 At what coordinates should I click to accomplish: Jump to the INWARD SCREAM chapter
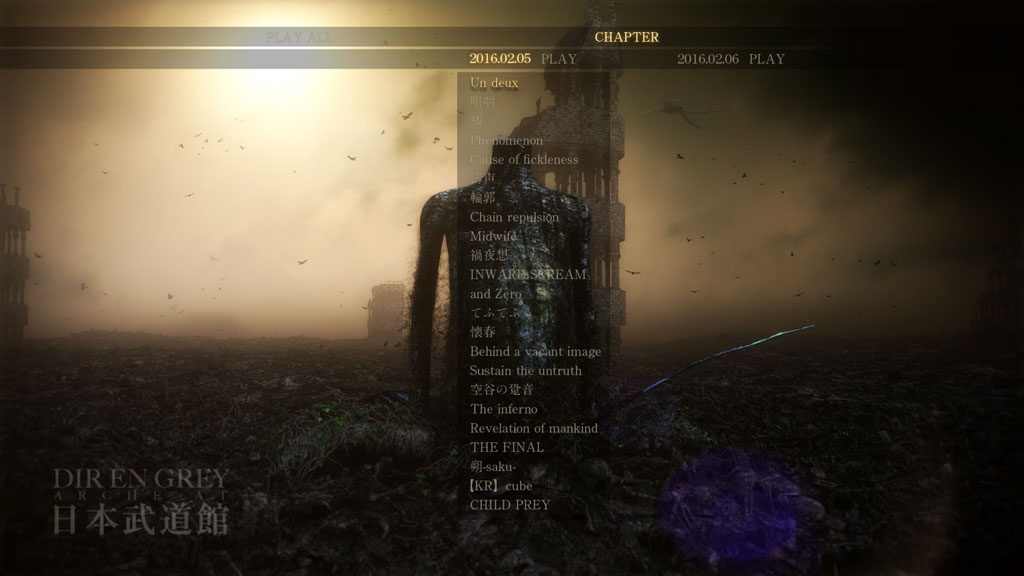click(528, 274)
